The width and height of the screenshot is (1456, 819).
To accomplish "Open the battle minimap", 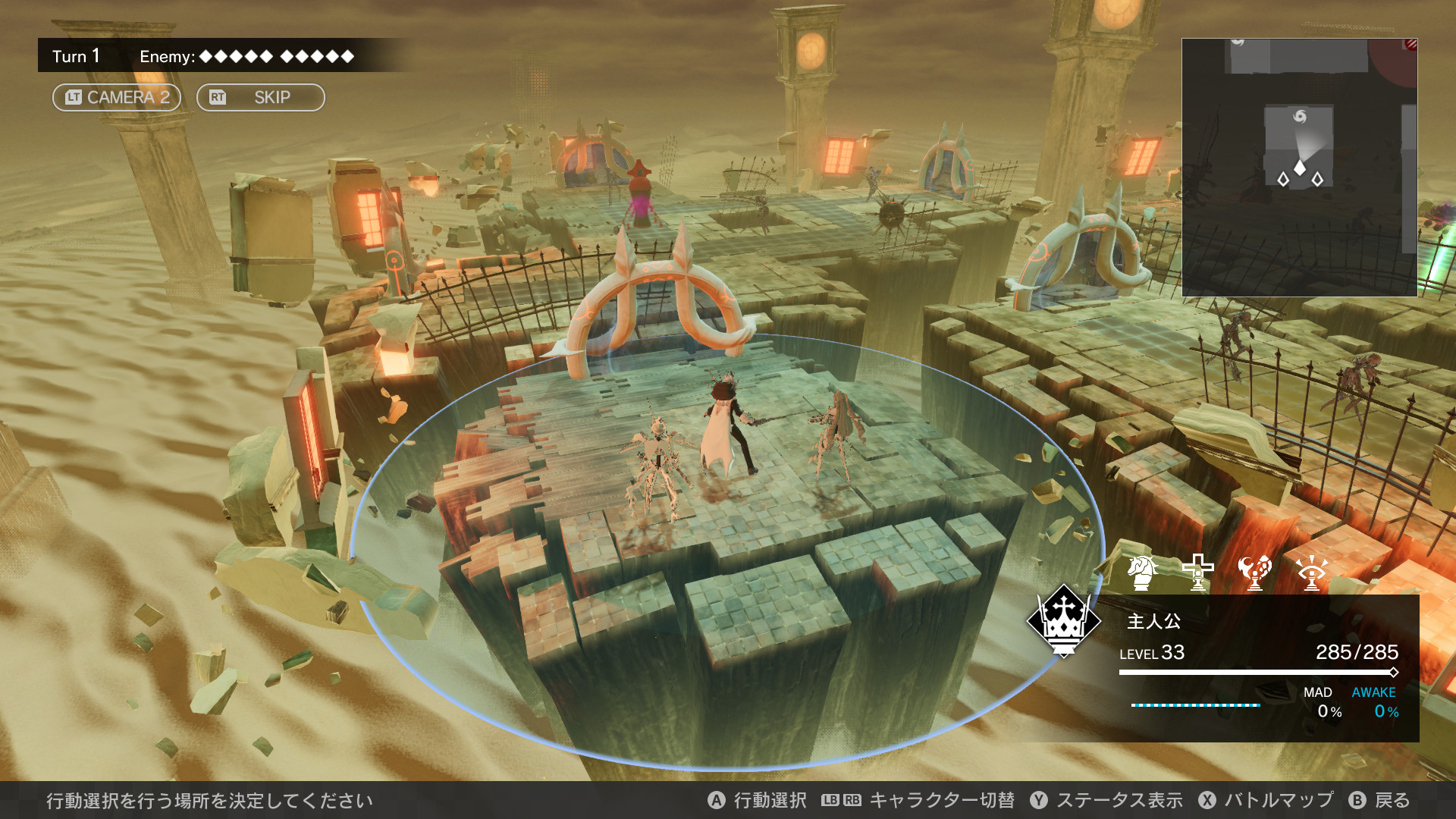I will point(1299,167).
